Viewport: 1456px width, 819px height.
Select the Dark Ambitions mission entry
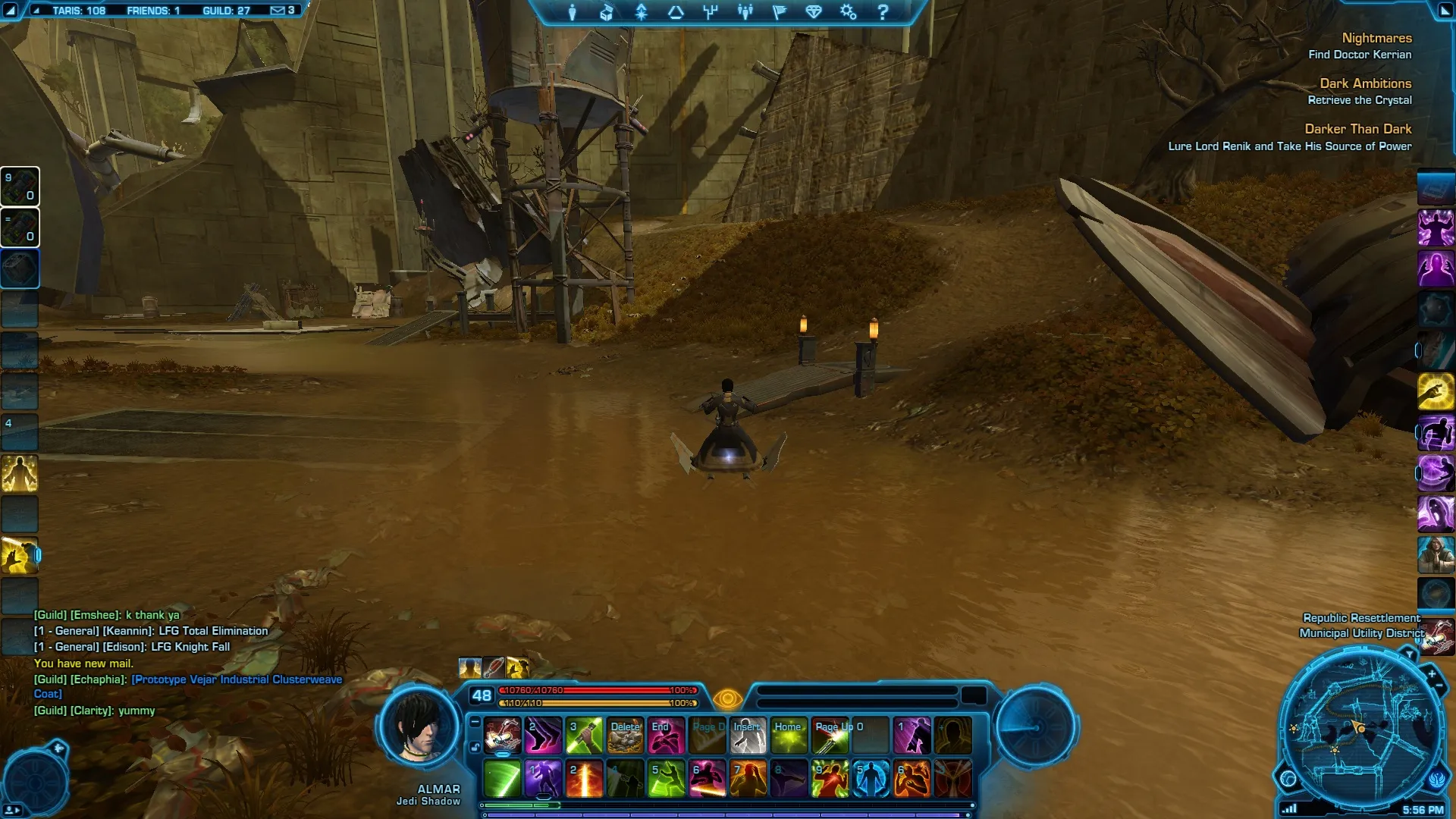click(x=1365, y=83)
